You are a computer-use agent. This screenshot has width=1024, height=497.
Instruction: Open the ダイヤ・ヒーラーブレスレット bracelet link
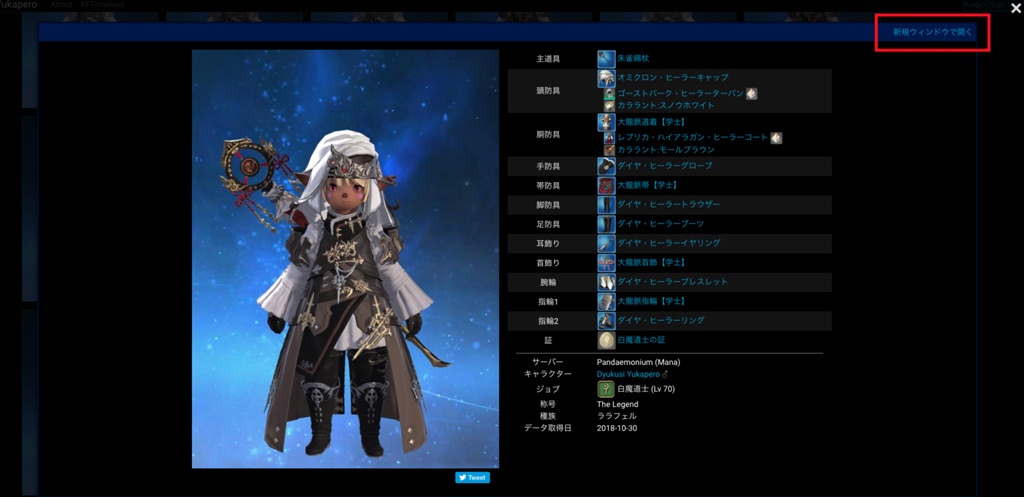click(x=672, y=282)
